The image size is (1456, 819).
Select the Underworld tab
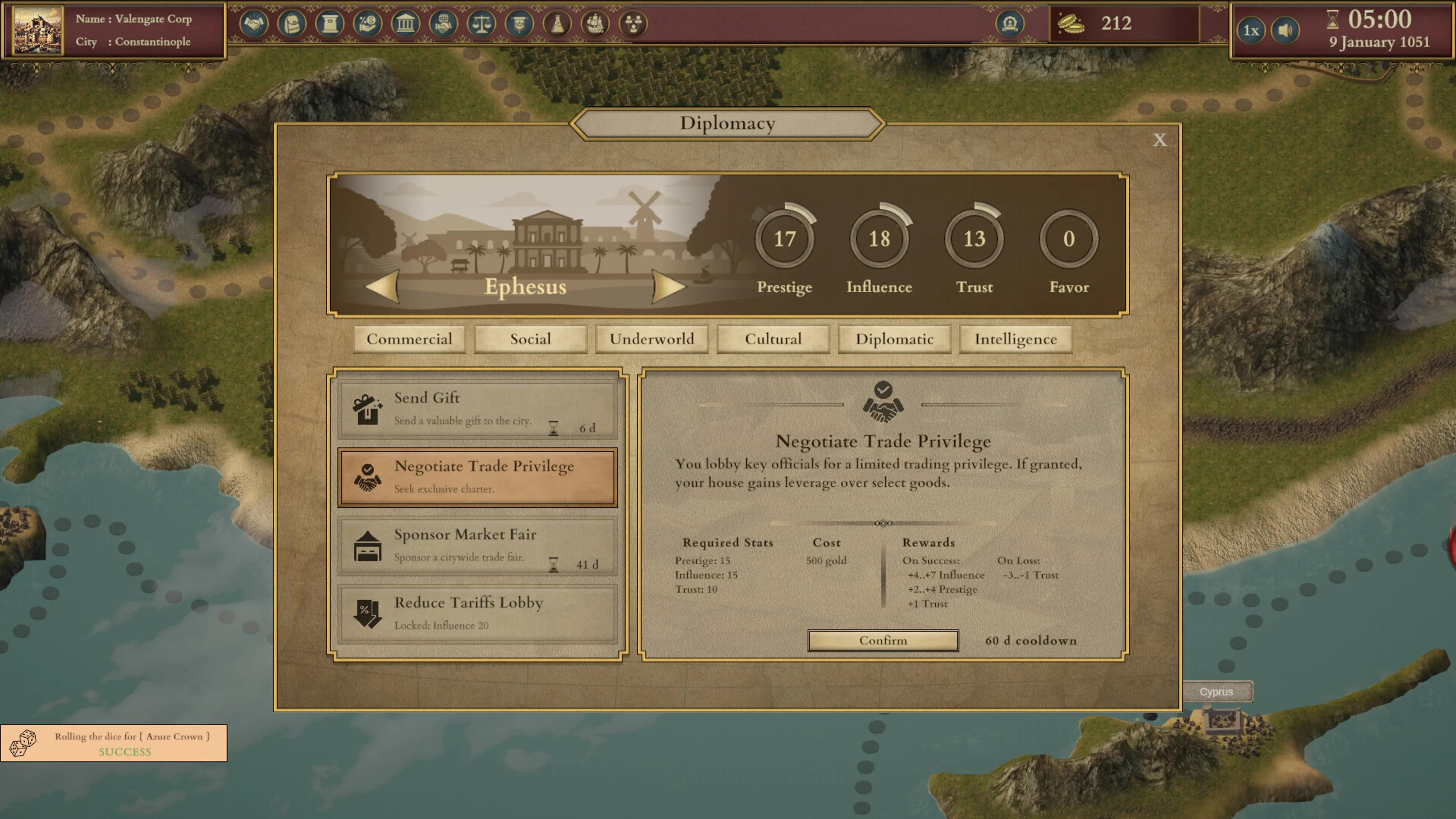[652, 339]
